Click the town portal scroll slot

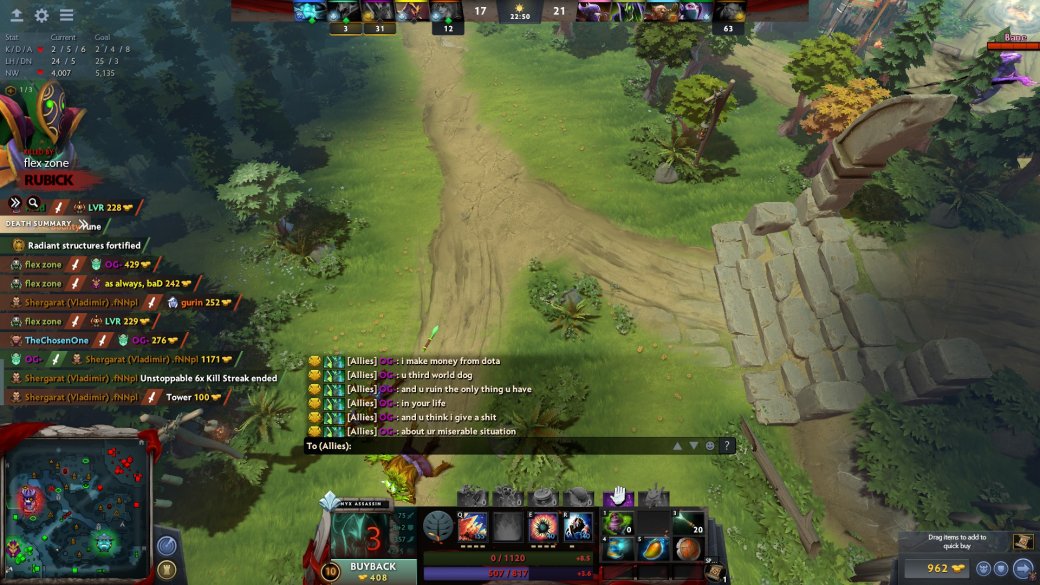click(x=714, y=573)
